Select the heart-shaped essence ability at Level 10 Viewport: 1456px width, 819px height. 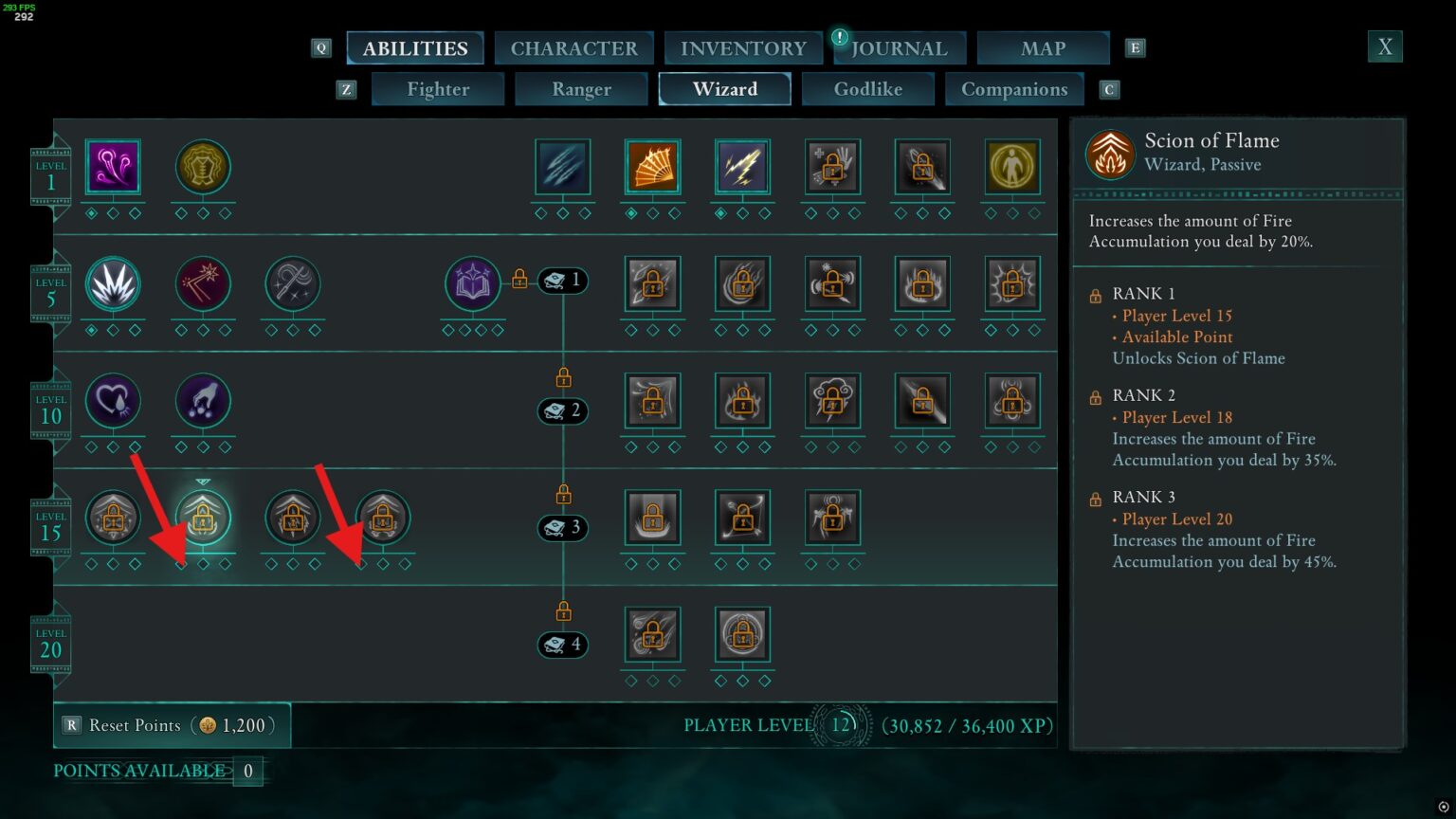tap(114, 401)
